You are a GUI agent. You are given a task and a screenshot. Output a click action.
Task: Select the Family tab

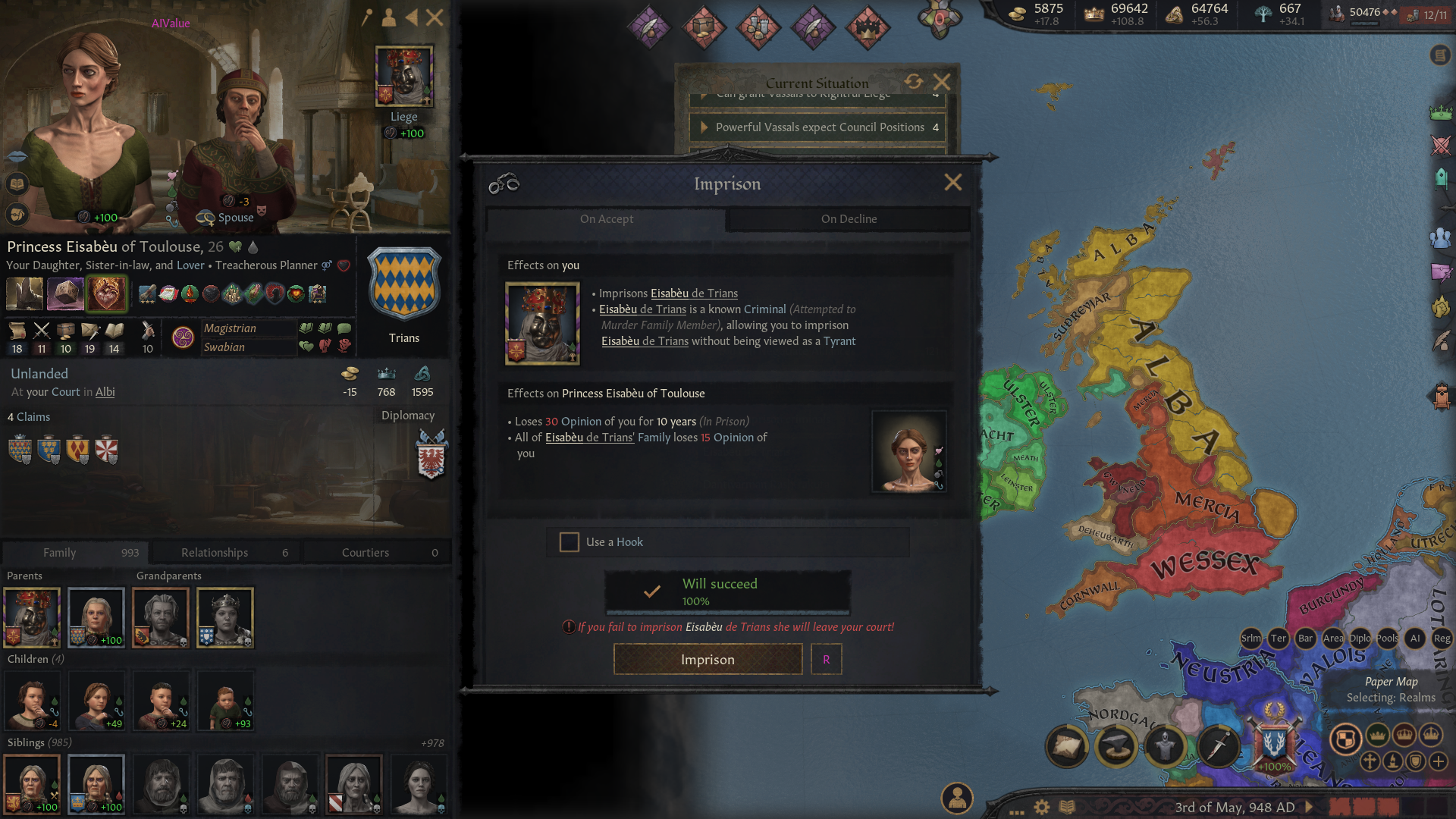point(74,553)
